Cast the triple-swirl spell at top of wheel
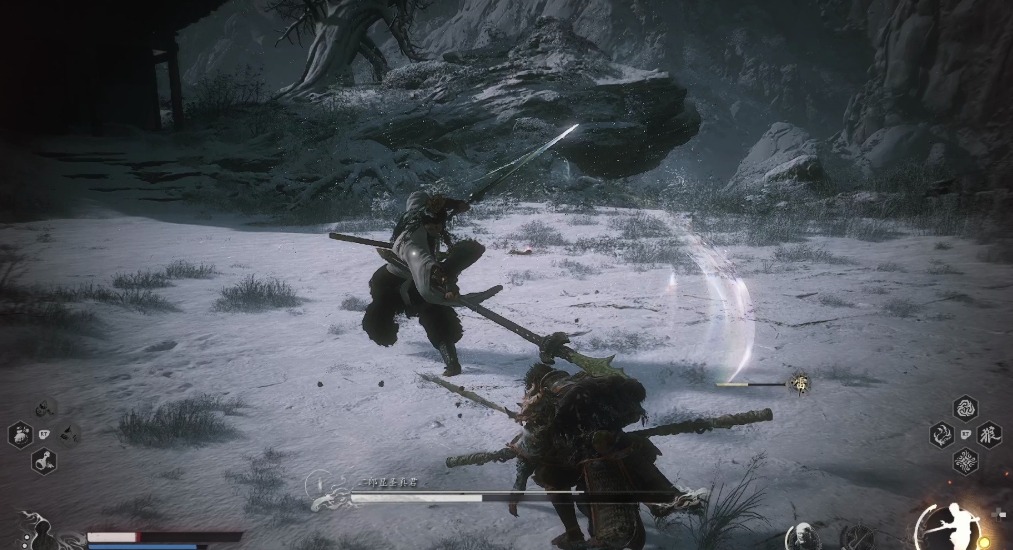Screen dimensions: 1013x550 pyautogui.click(x=965, y=409)
